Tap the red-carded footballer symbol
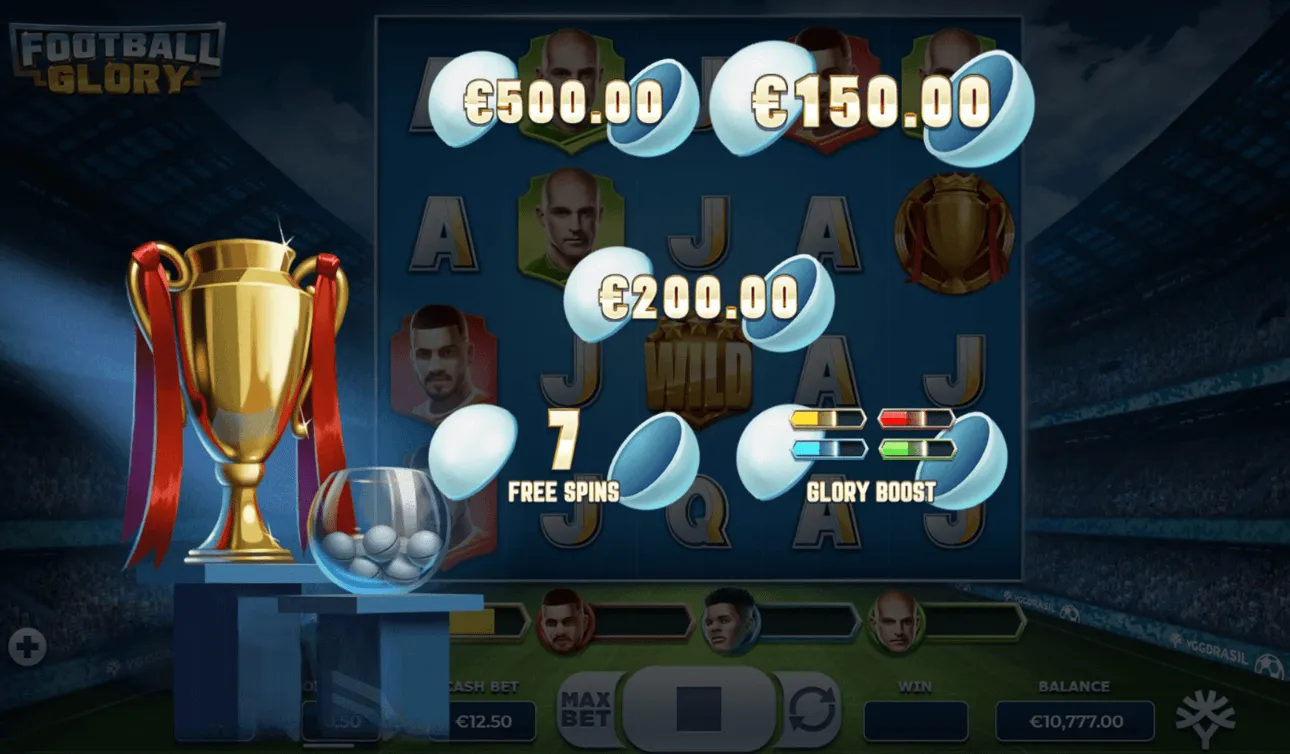This screenshot has width=1290, height=754. [440, 358]
